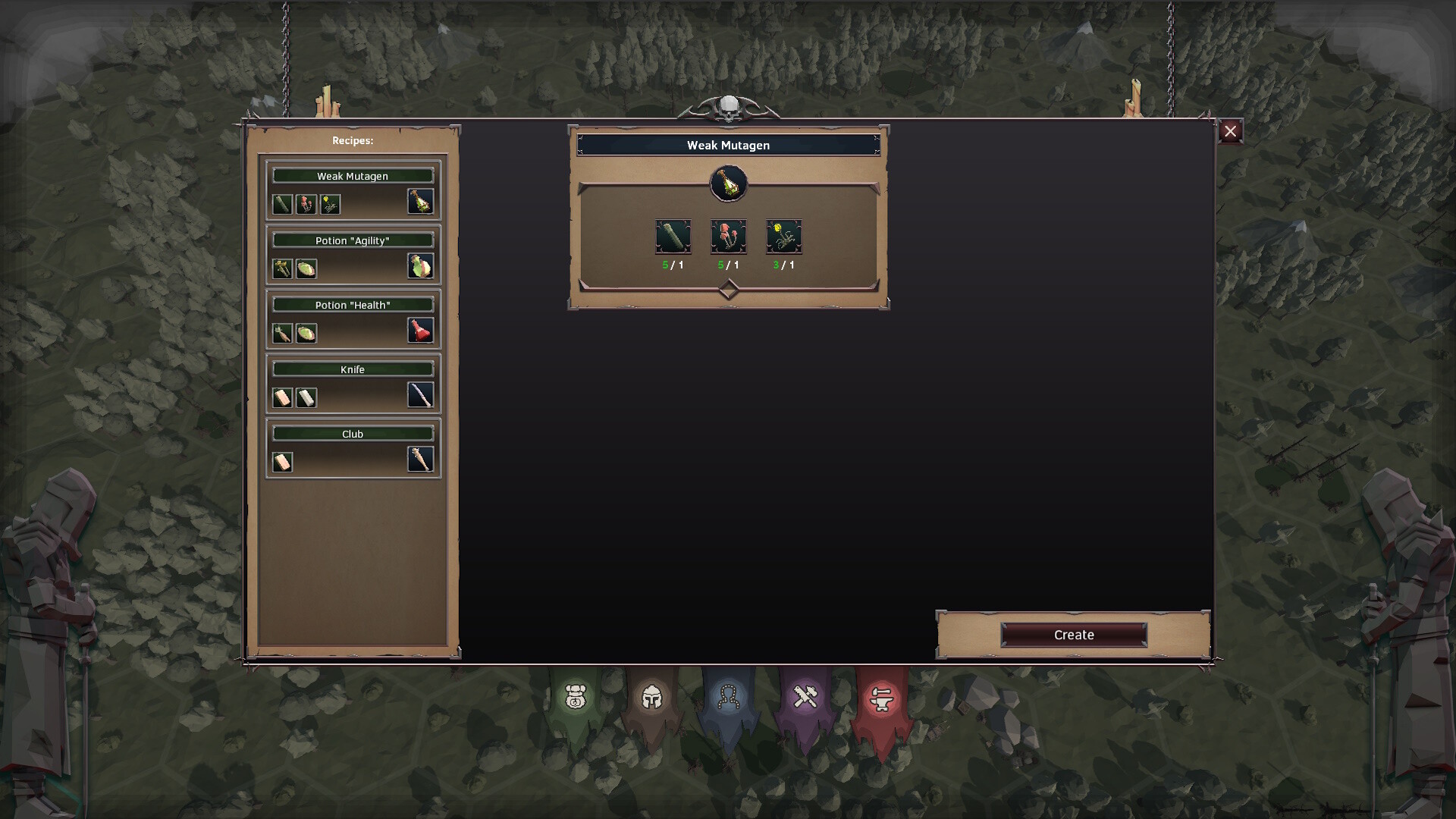
Task: Select the yellow flower ingredient slot
Action: pyautogui.click(x=783, y=237)
